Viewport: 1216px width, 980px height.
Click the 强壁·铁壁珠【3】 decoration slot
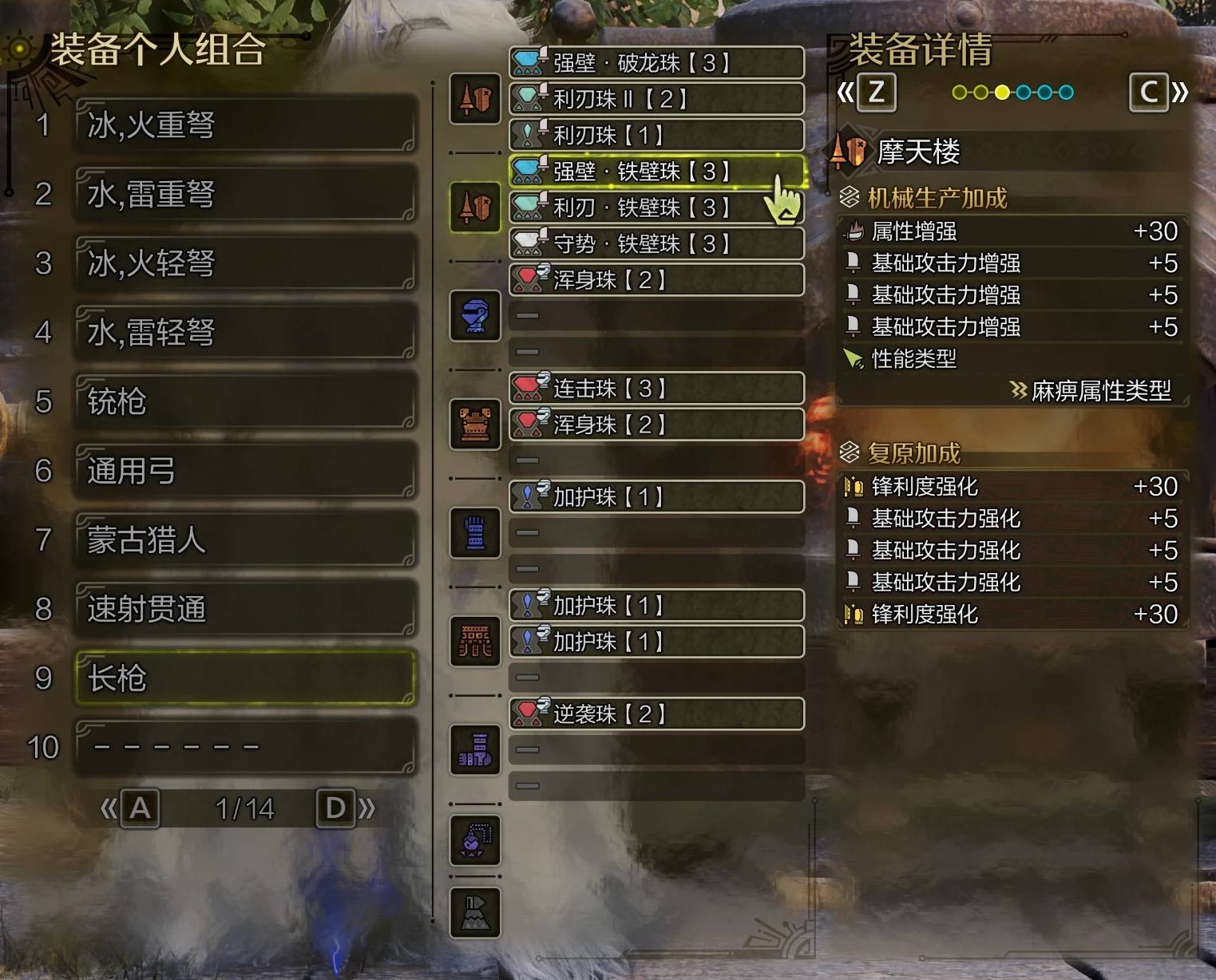(x=655, y=172)
